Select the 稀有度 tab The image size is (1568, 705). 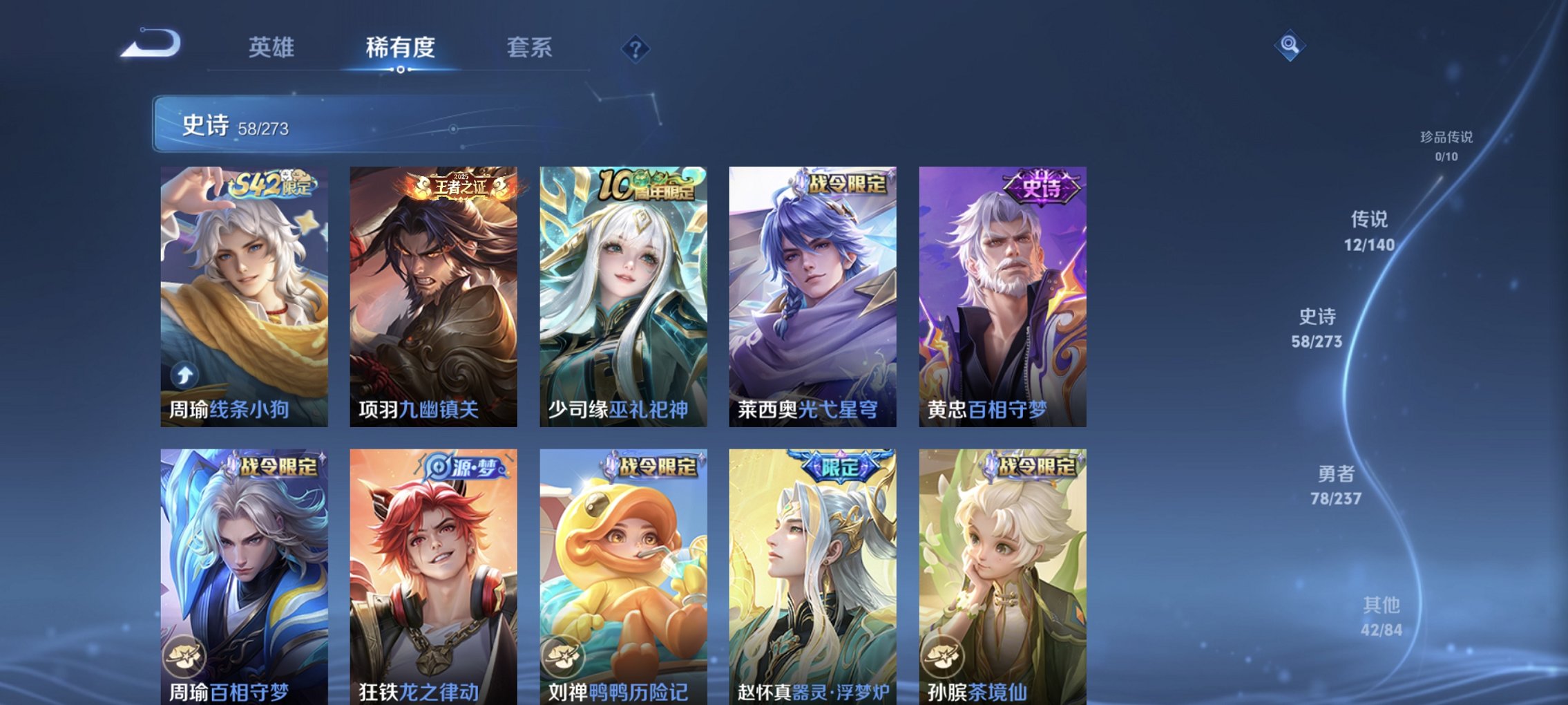tap(397, 48)
